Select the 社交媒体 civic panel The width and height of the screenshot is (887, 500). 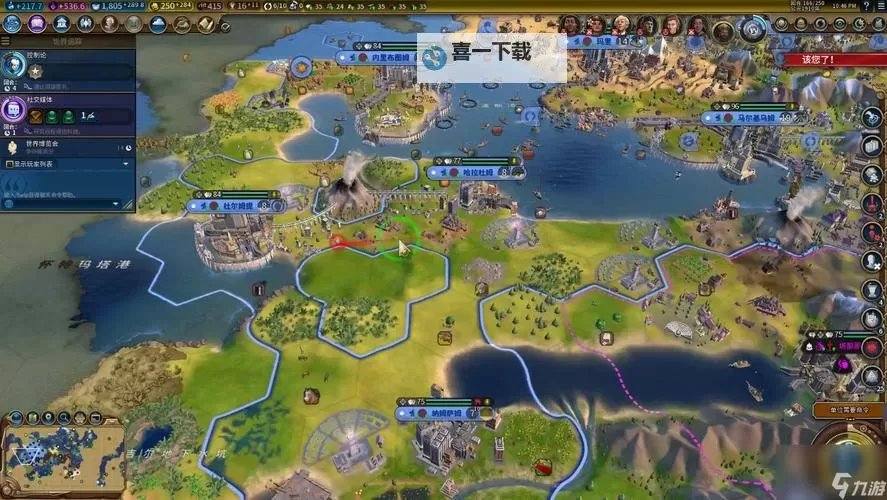click(x=70, y=110)
